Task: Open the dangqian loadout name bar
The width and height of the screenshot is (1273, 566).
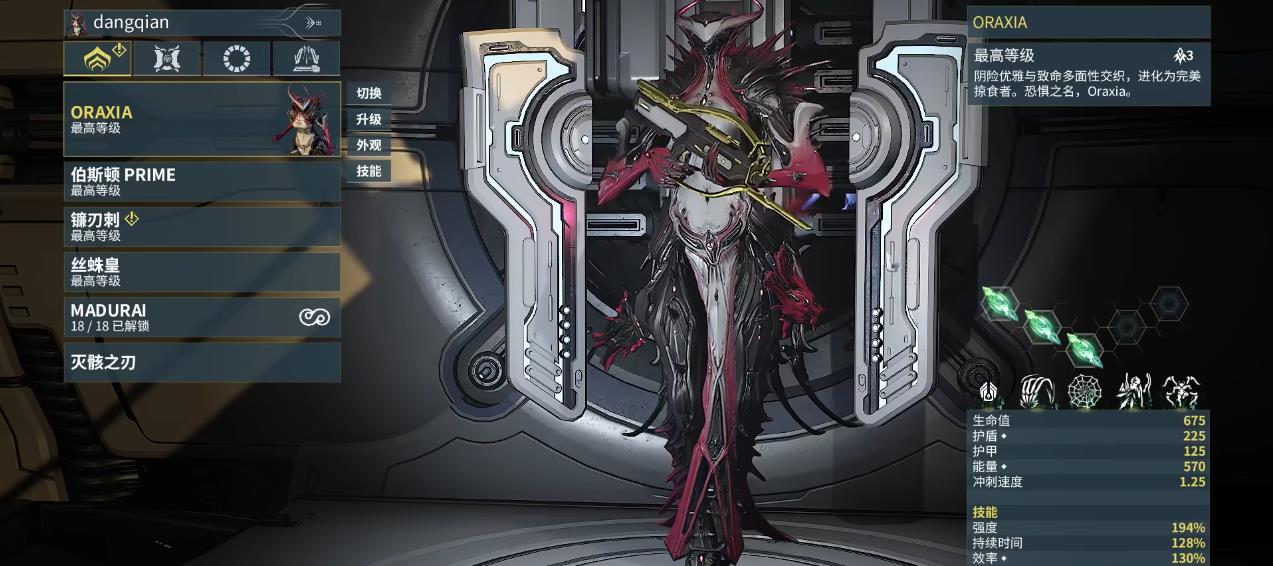Action: [x=202, y=22]
